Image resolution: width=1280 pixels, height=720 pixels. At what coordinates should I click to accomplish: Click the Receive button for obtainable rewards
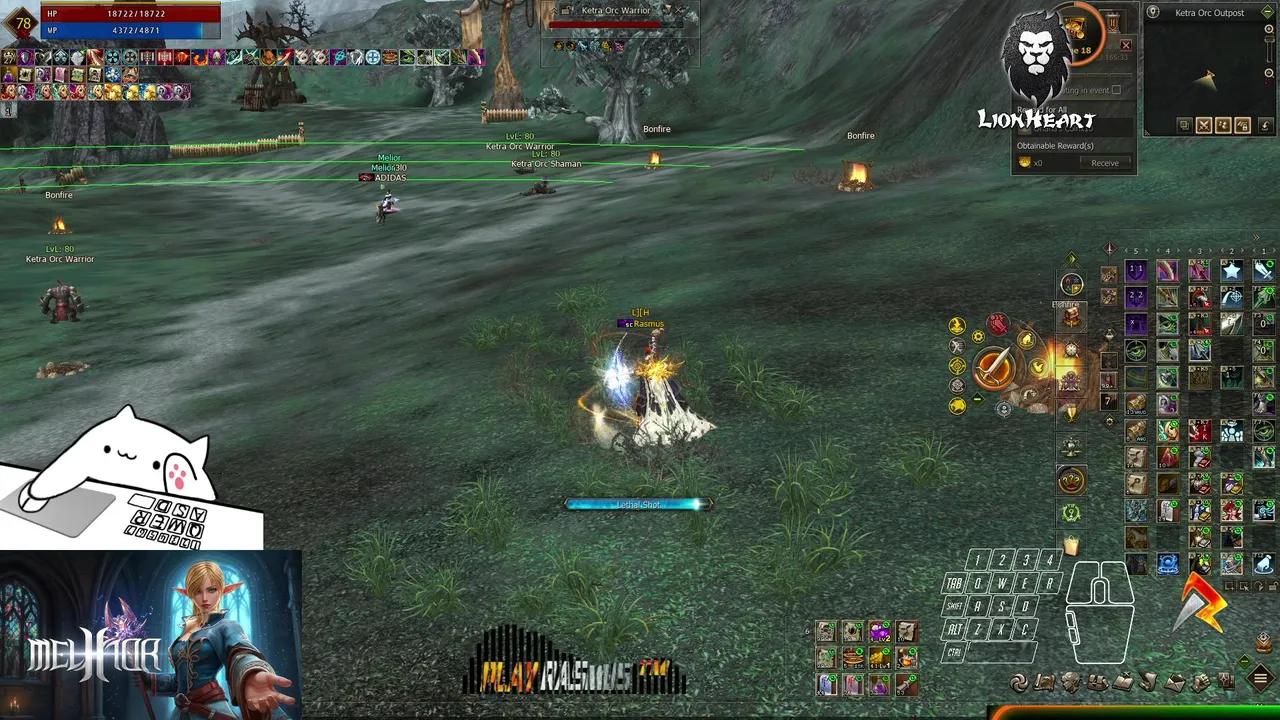pyautogui.click(x=1105, y=163)
